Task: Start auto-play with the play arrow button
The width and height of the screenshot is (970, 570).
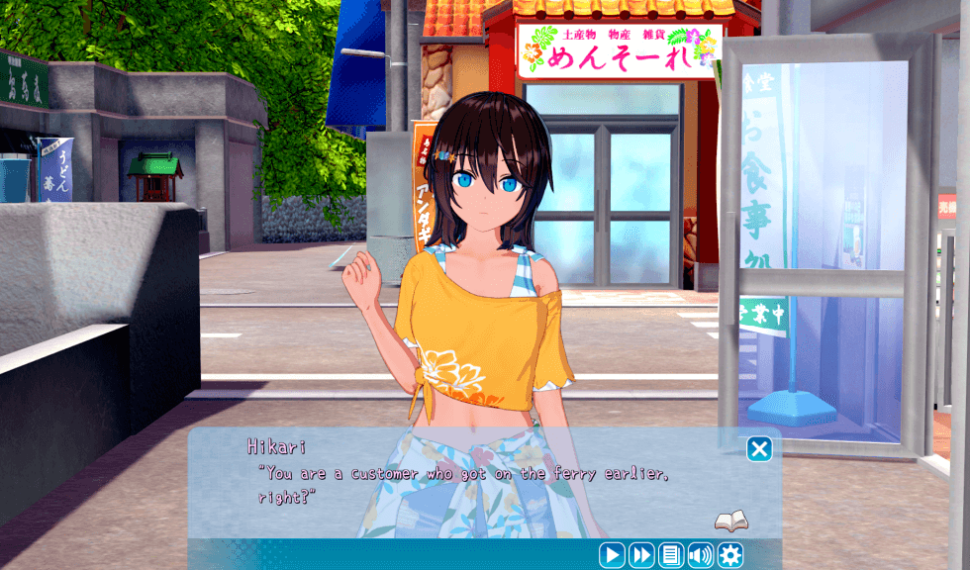Action: [612, 555]
